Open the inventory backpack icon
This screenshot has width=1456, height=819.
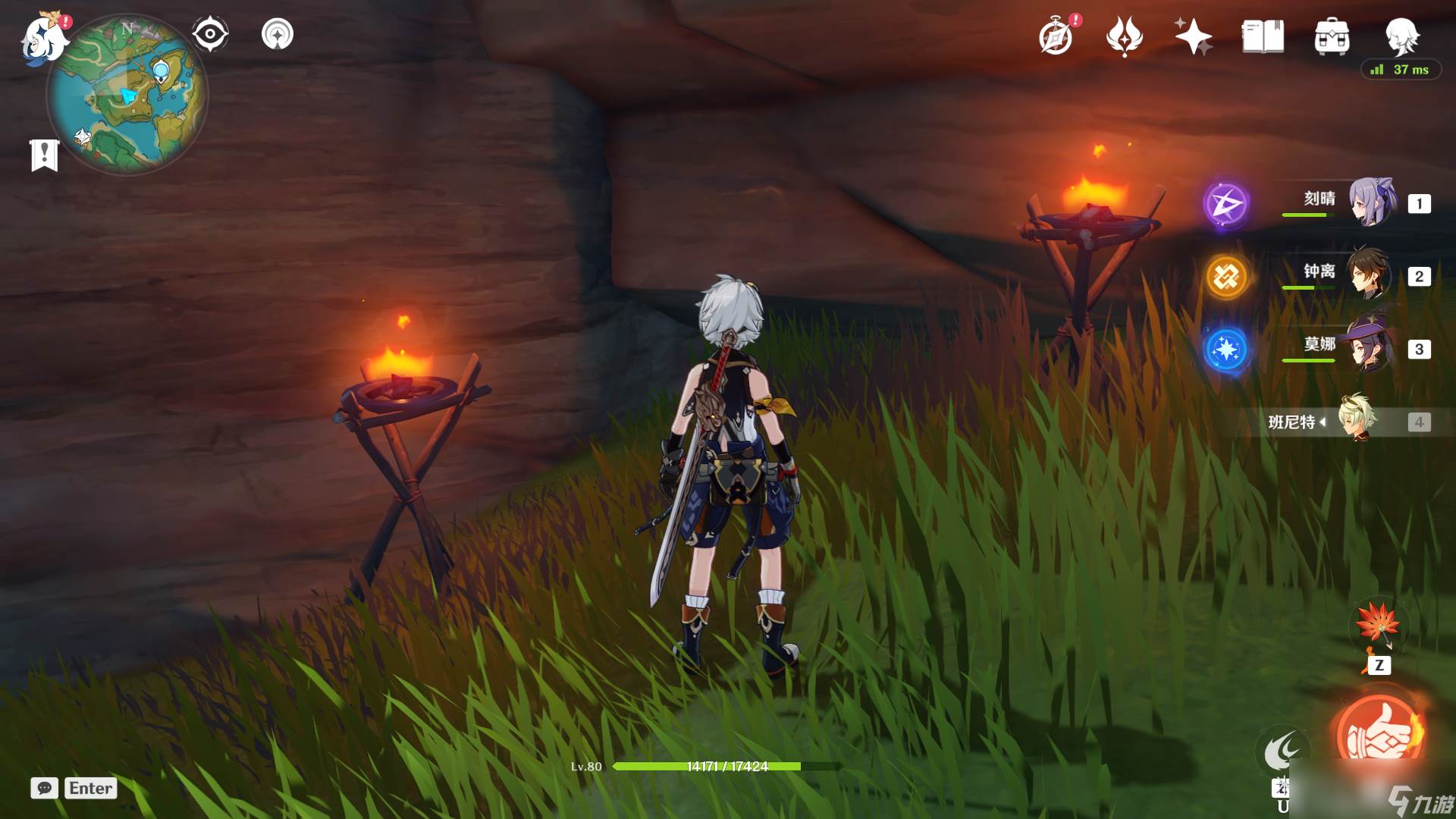point(1332,36)
